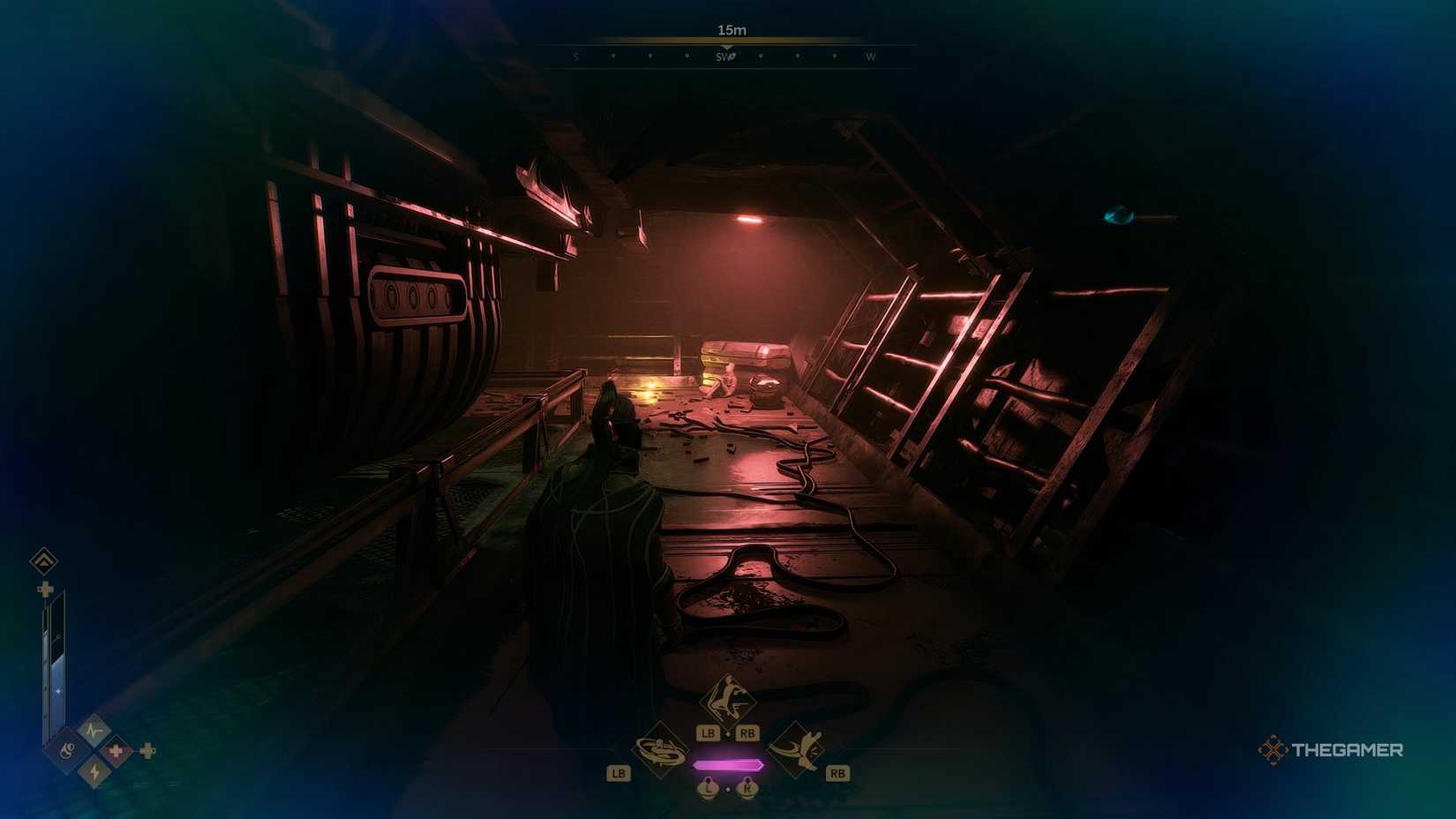Expand the SW compass heading marker
Image resolution: width=1456 pixels, height=819 pixels.
point(724,56)
